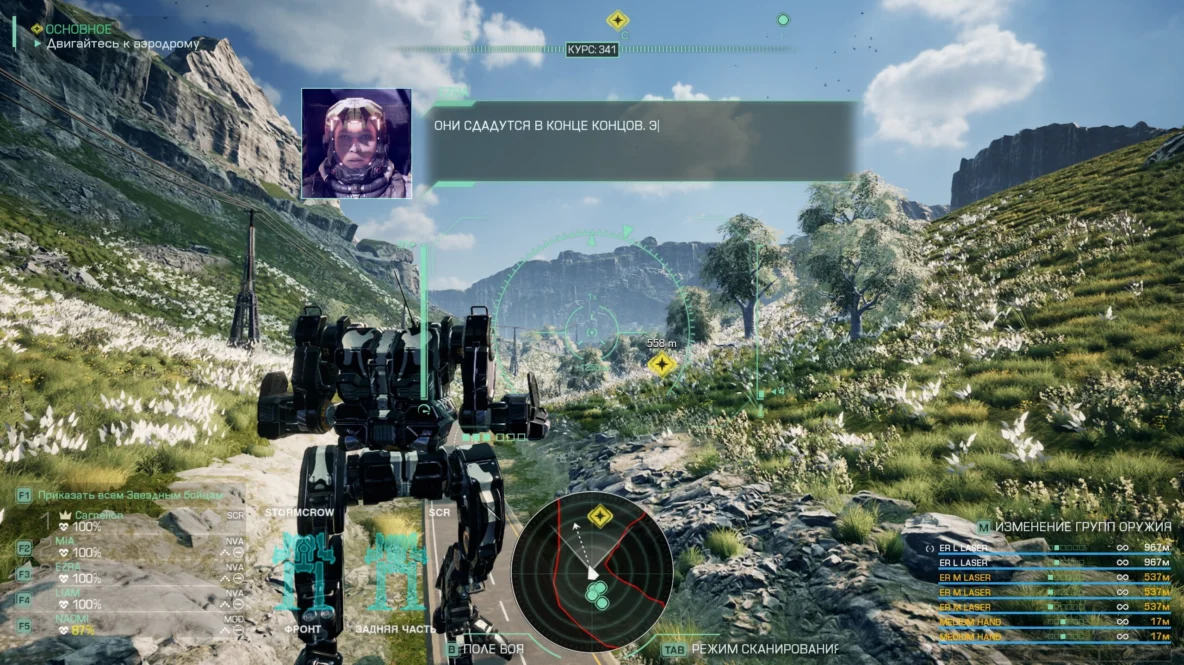Select the 558 m waypoint diamond marker

coord(660,364)
